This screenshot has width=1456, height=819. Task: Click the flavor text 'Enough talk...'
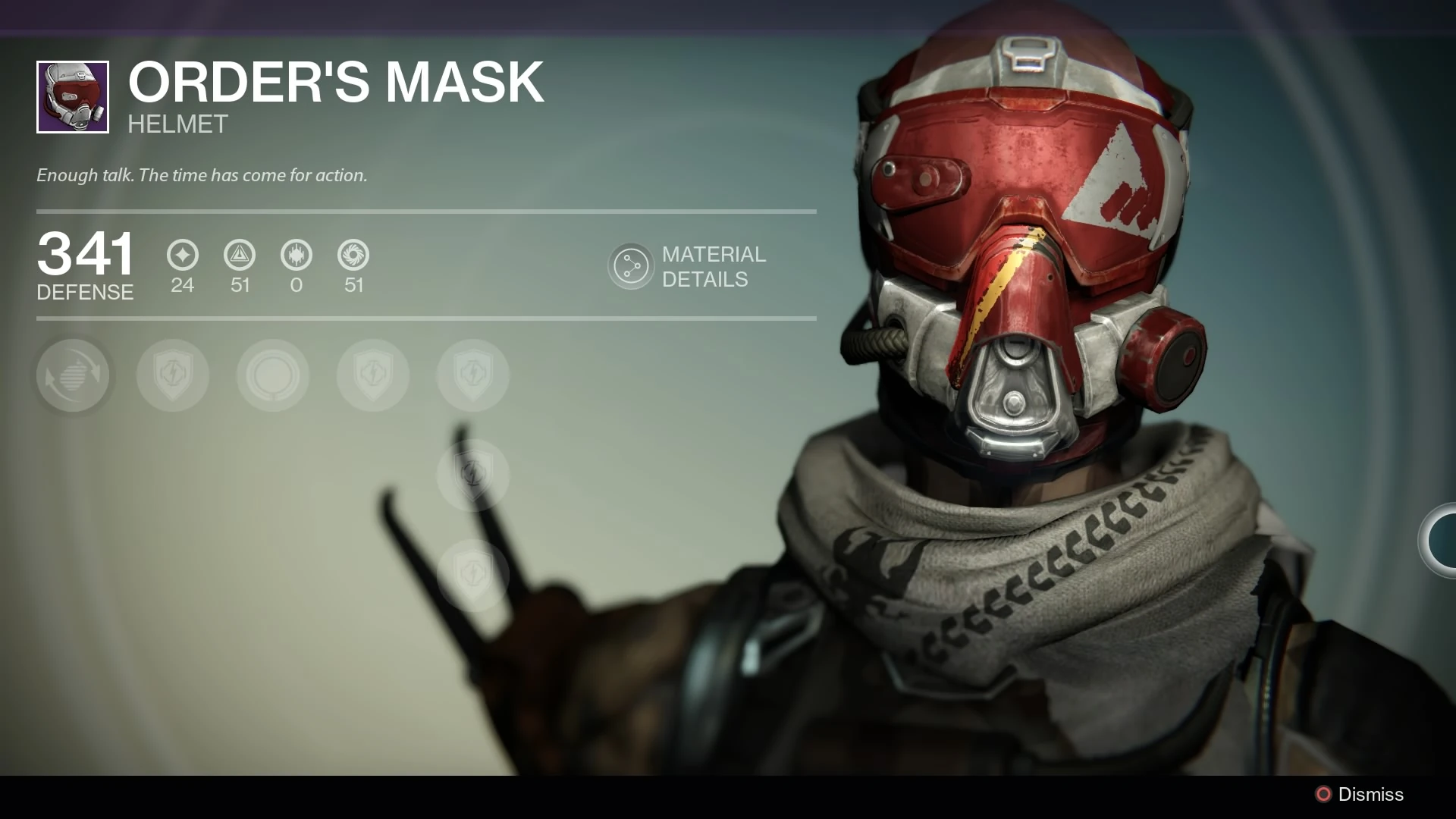pos(201,175)
